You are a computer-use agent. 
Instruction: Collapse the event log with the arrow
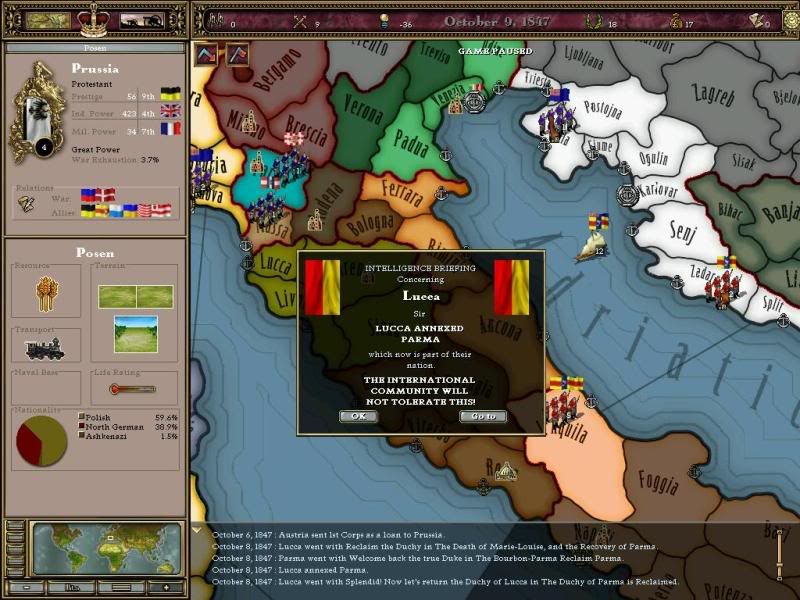click(196, 529)
